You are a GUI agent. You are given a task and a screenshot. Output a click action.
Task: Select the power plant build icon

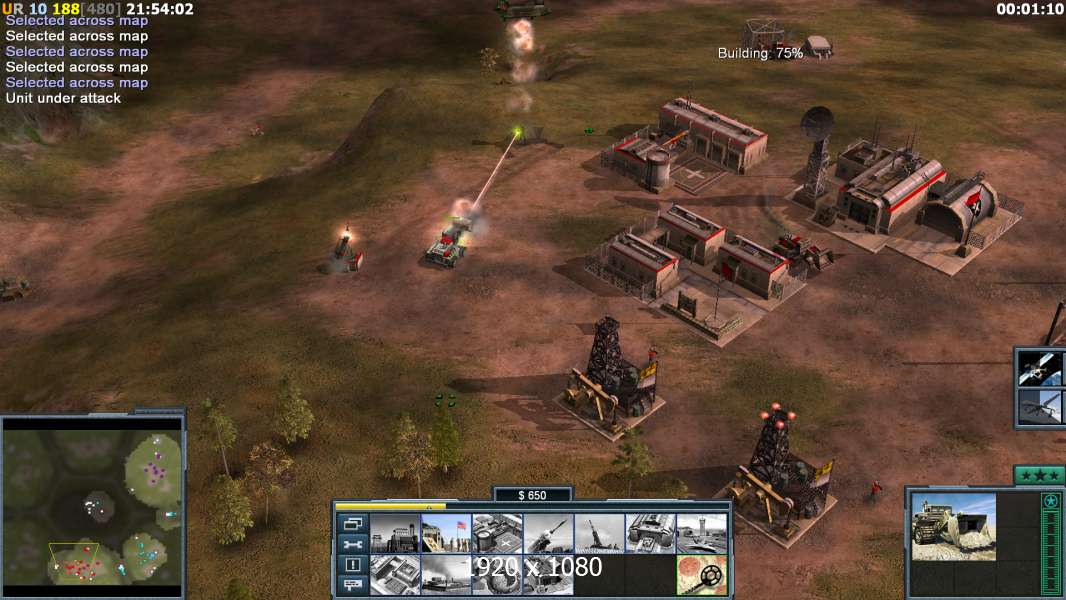pyautogui.click(x=394, y=534)
